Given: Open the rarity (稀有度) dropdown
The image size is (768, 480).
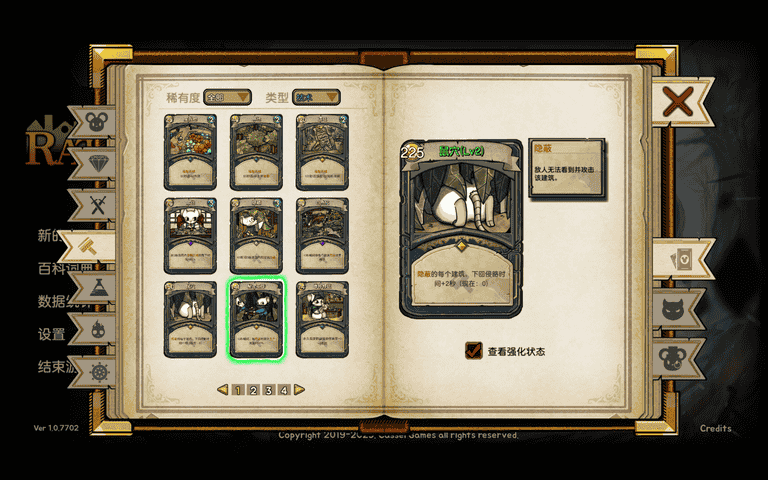Looking at the screenshot, I should pos(228,97).
